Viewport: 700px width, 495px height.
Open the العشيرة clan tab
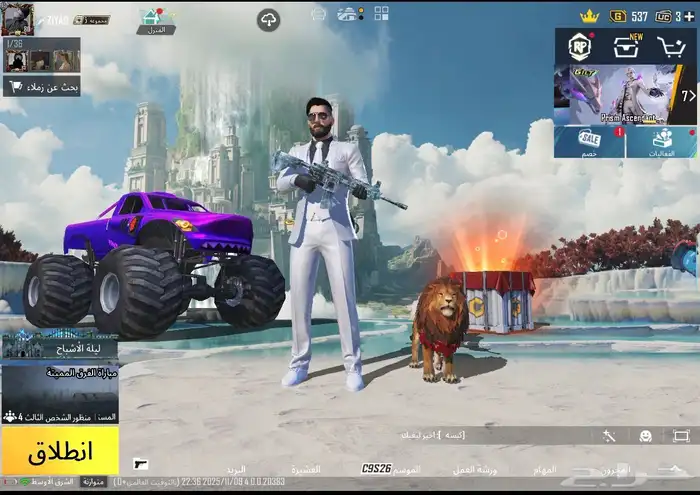(306, 469)
